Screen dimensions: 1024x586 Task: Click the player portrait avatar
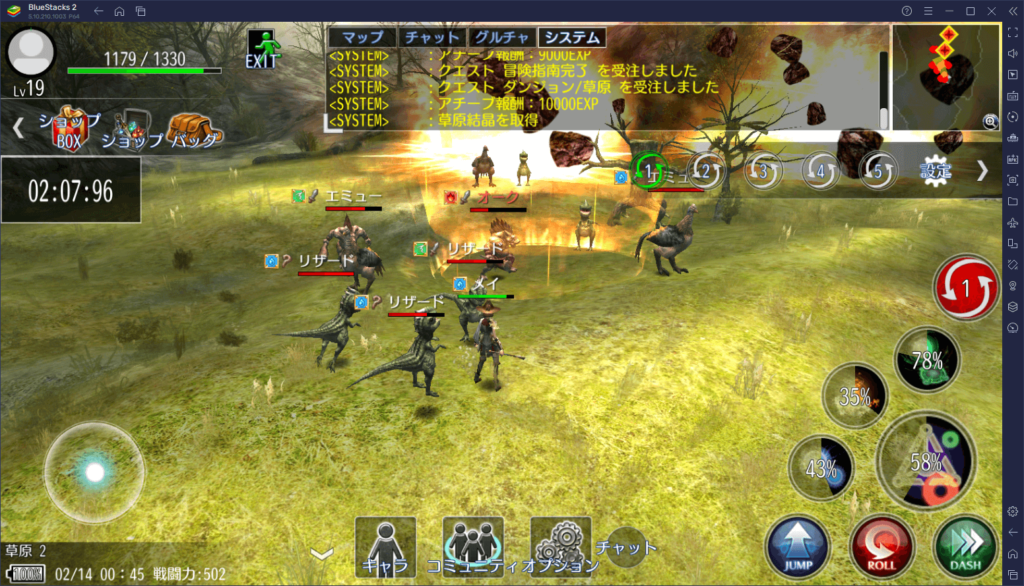coord(31,53)
